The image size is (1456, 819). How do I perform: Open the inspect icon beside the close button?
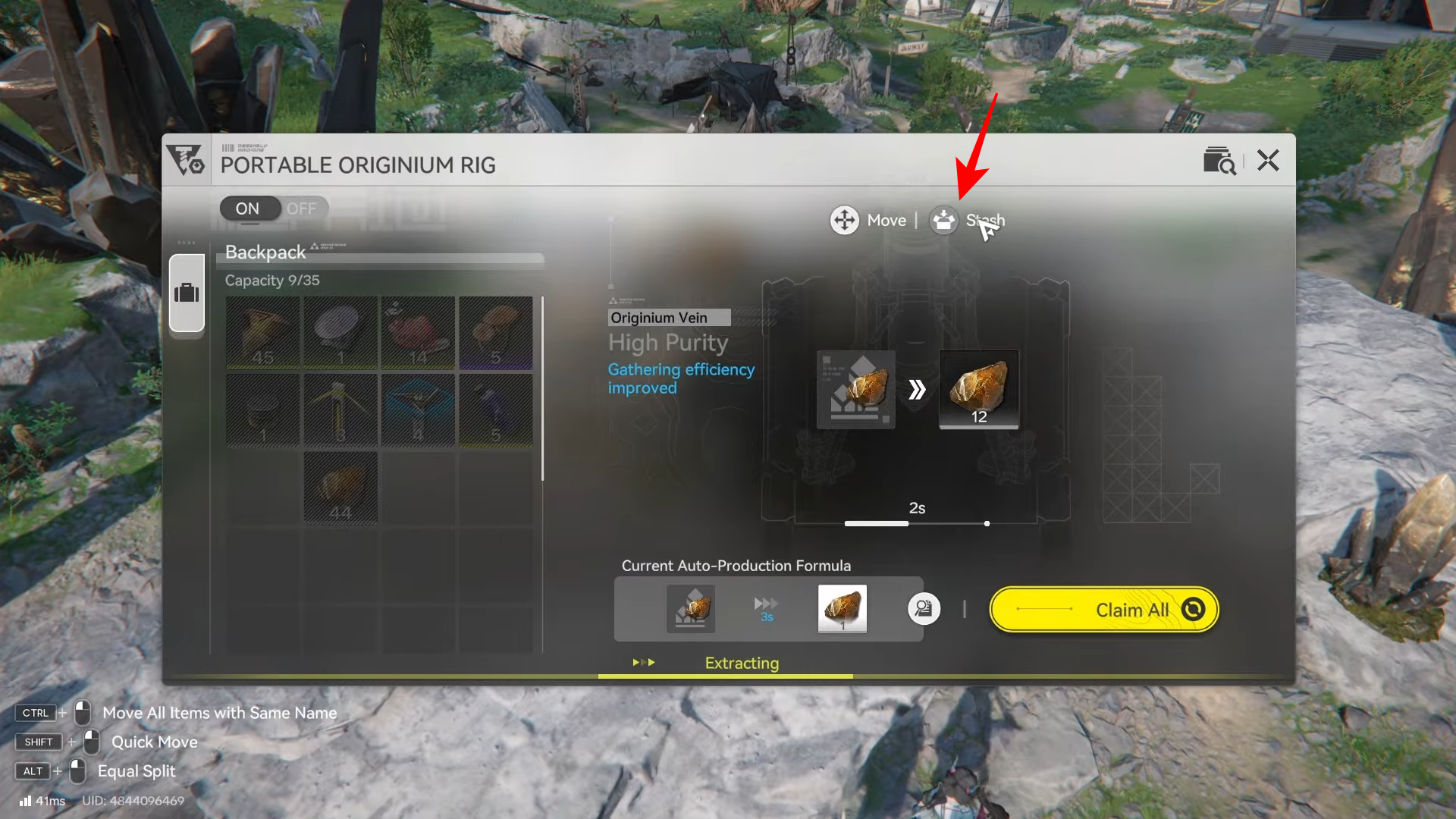coord(1219,161)
